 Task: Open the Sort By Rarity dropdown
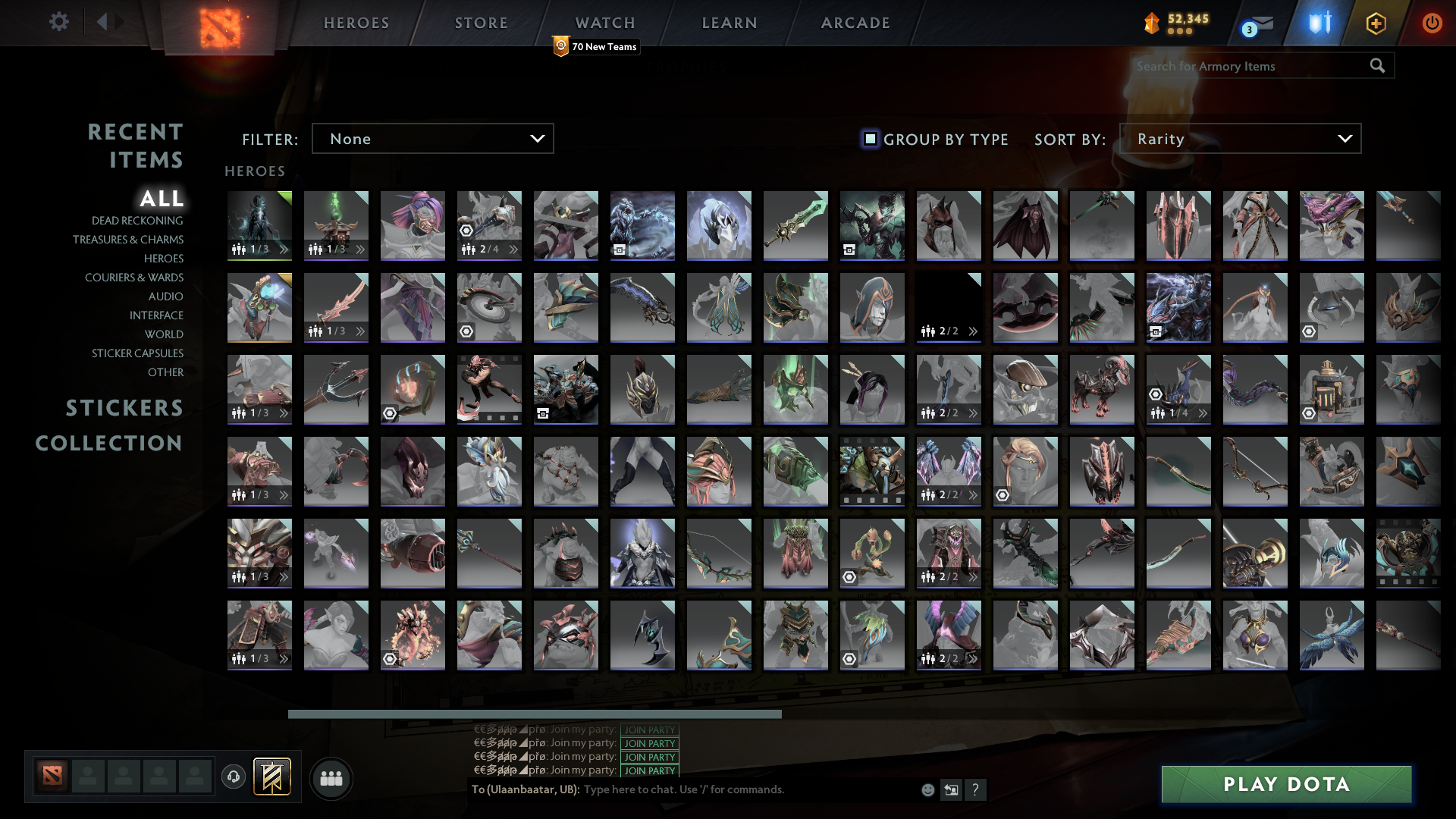[1239, 138]
